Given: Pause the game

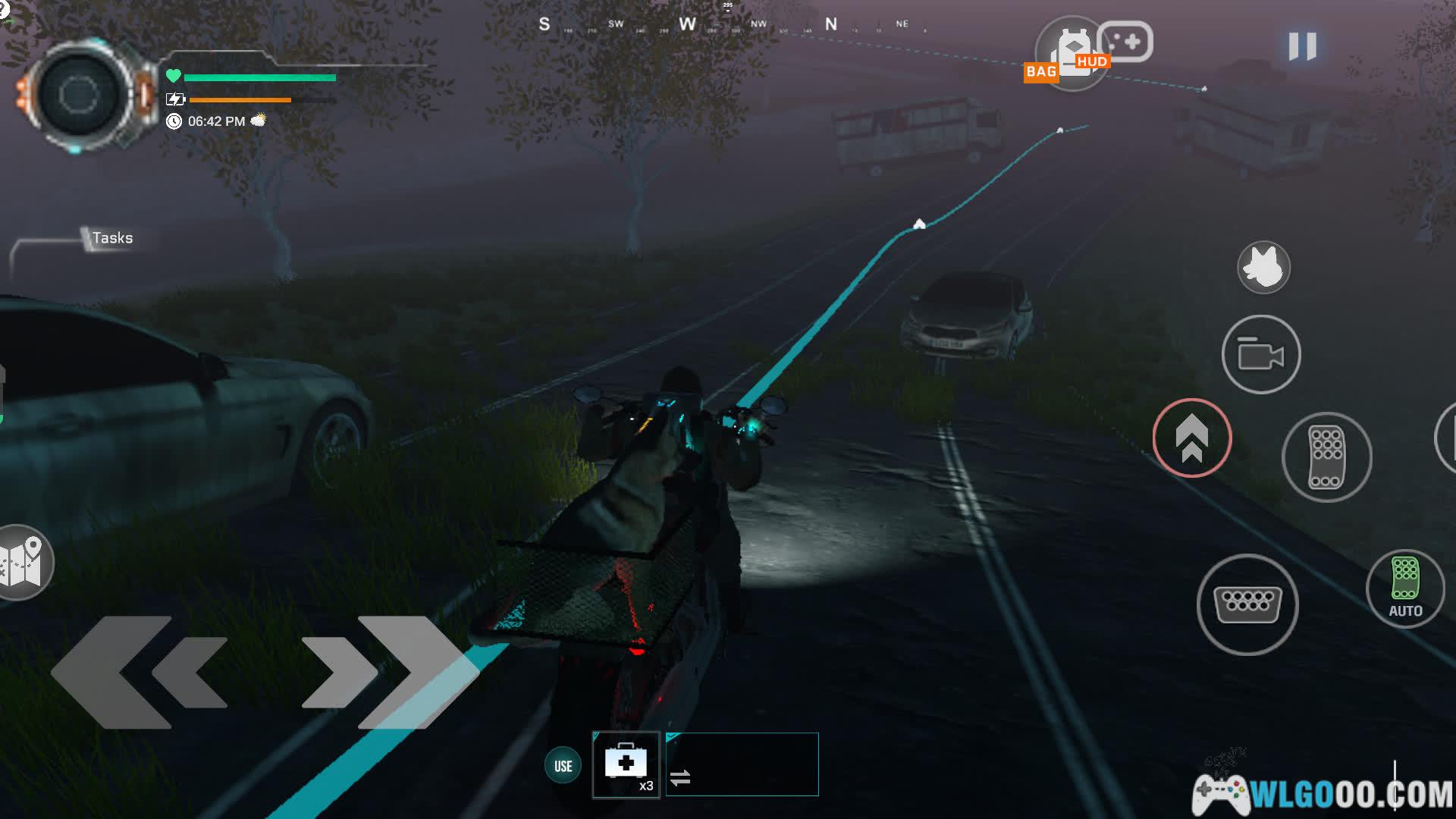Looking at the screenshot, I should (1302, 46).
